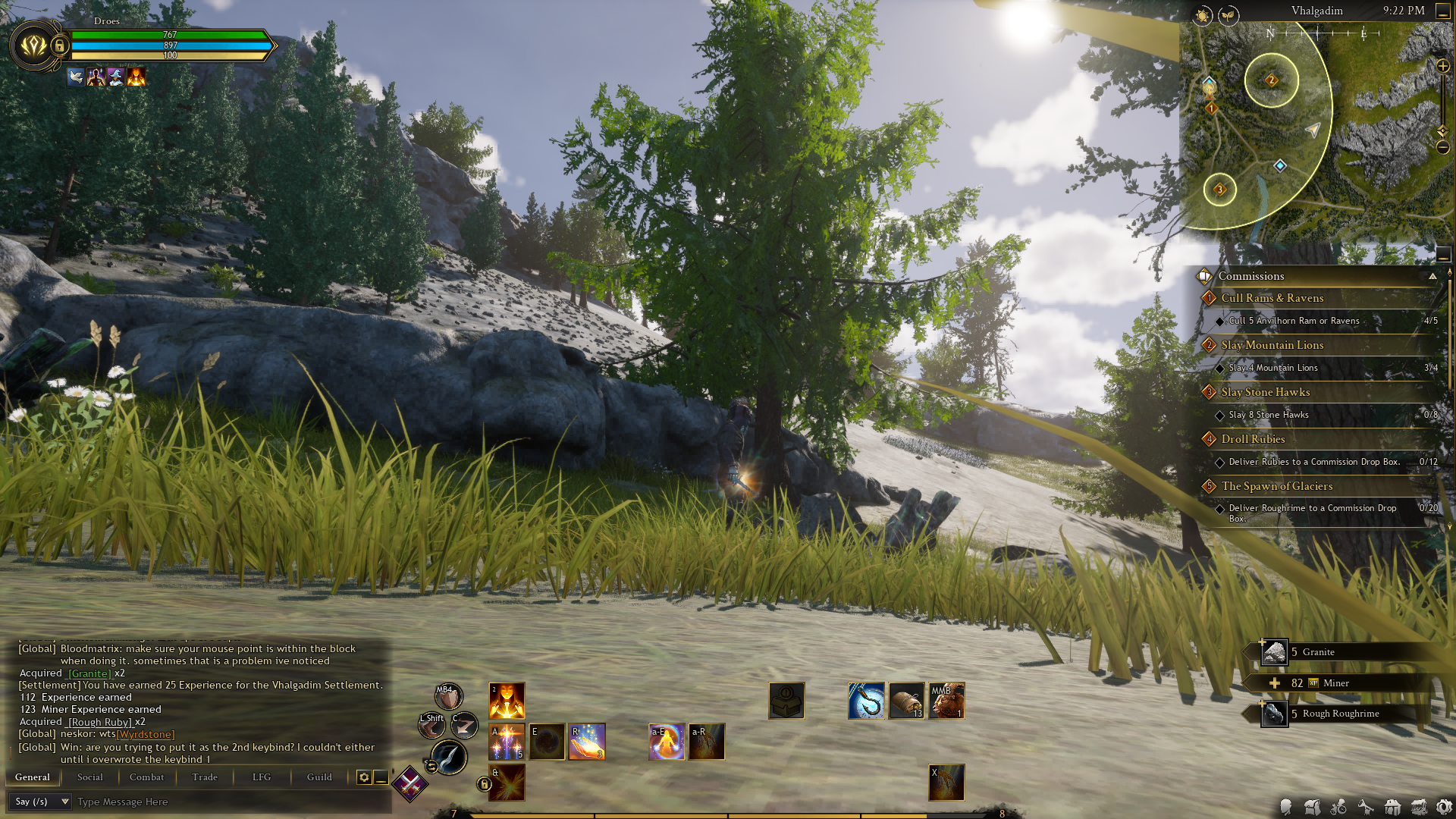Open chat settings gear icon
This screenshot has width=1456, height=819.
pyautogui.click(x=364, y=777)
